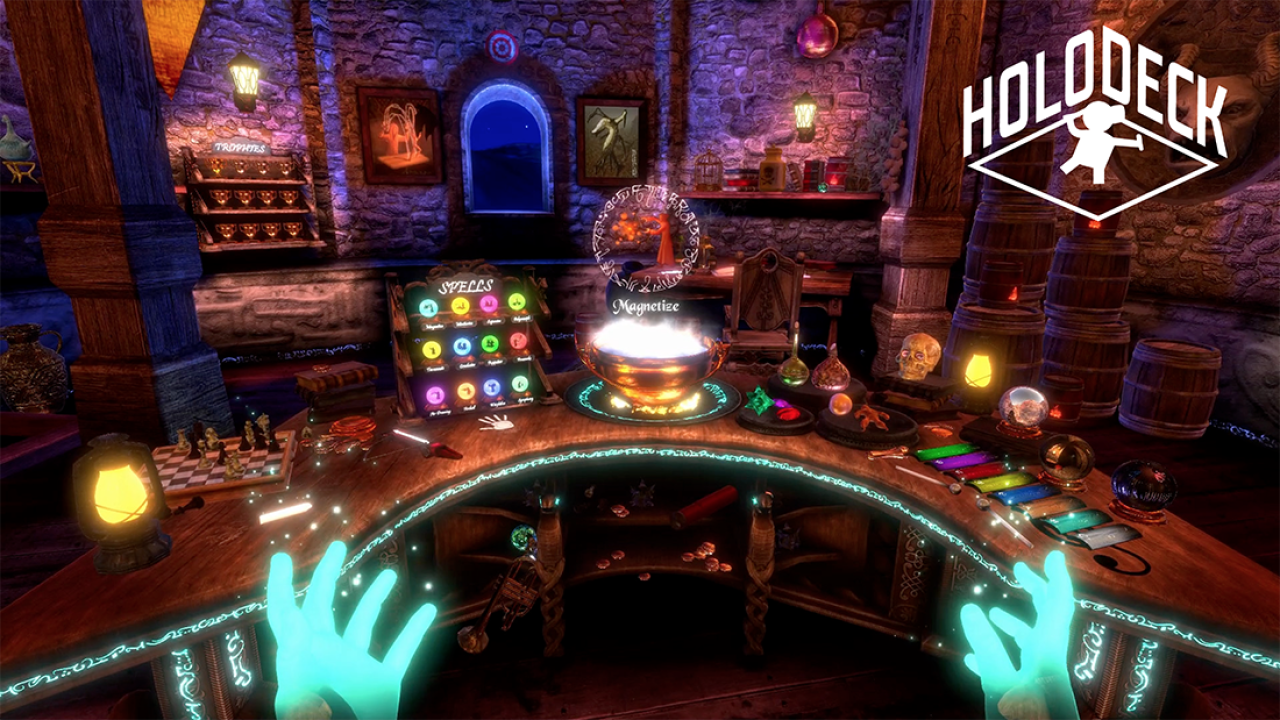This screenshot has width=1280, height=720.
Task: Choose the blue spell orb on the bottom shelf
Action: click(493, 387)
